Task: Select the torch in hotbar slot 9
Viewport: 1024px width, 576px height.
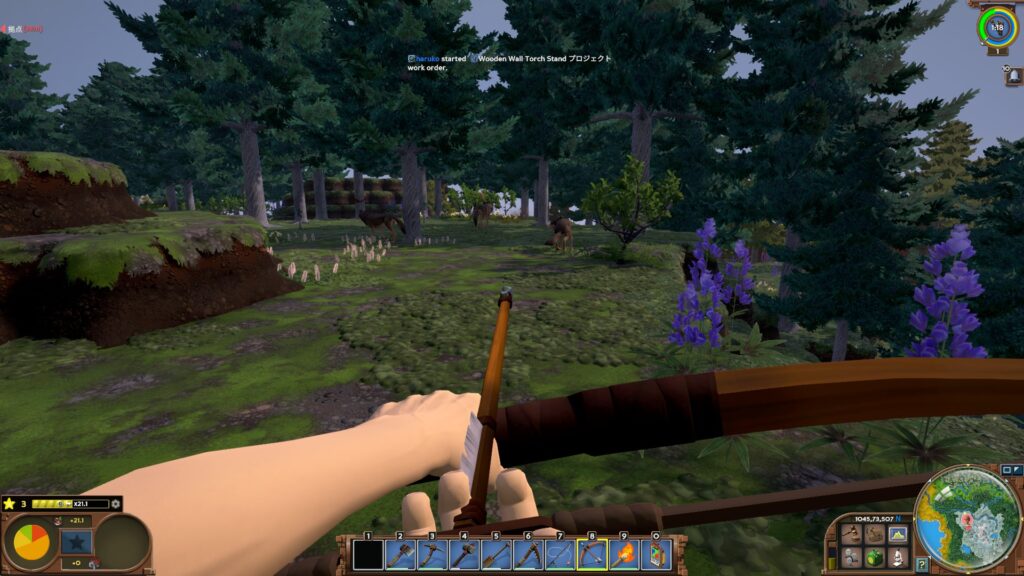Action: [x=624, y=553]
